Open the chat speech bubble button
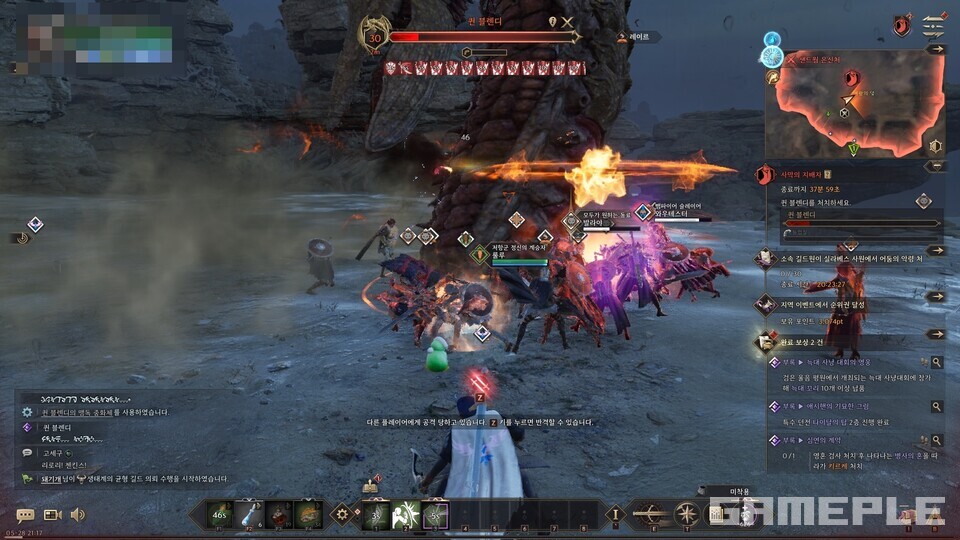This screenshot has height=540, width=960. coord(25,515)
